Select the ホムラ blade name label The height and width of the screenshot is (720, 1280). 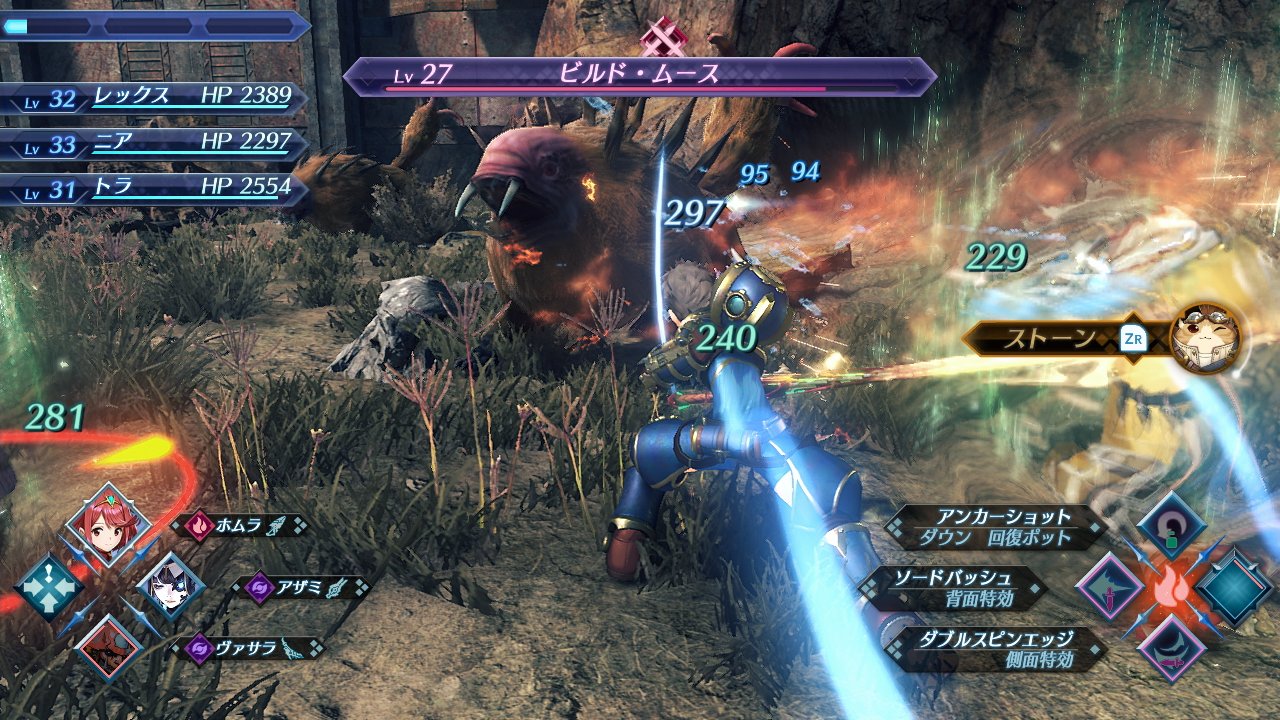(x=240, y=525)
